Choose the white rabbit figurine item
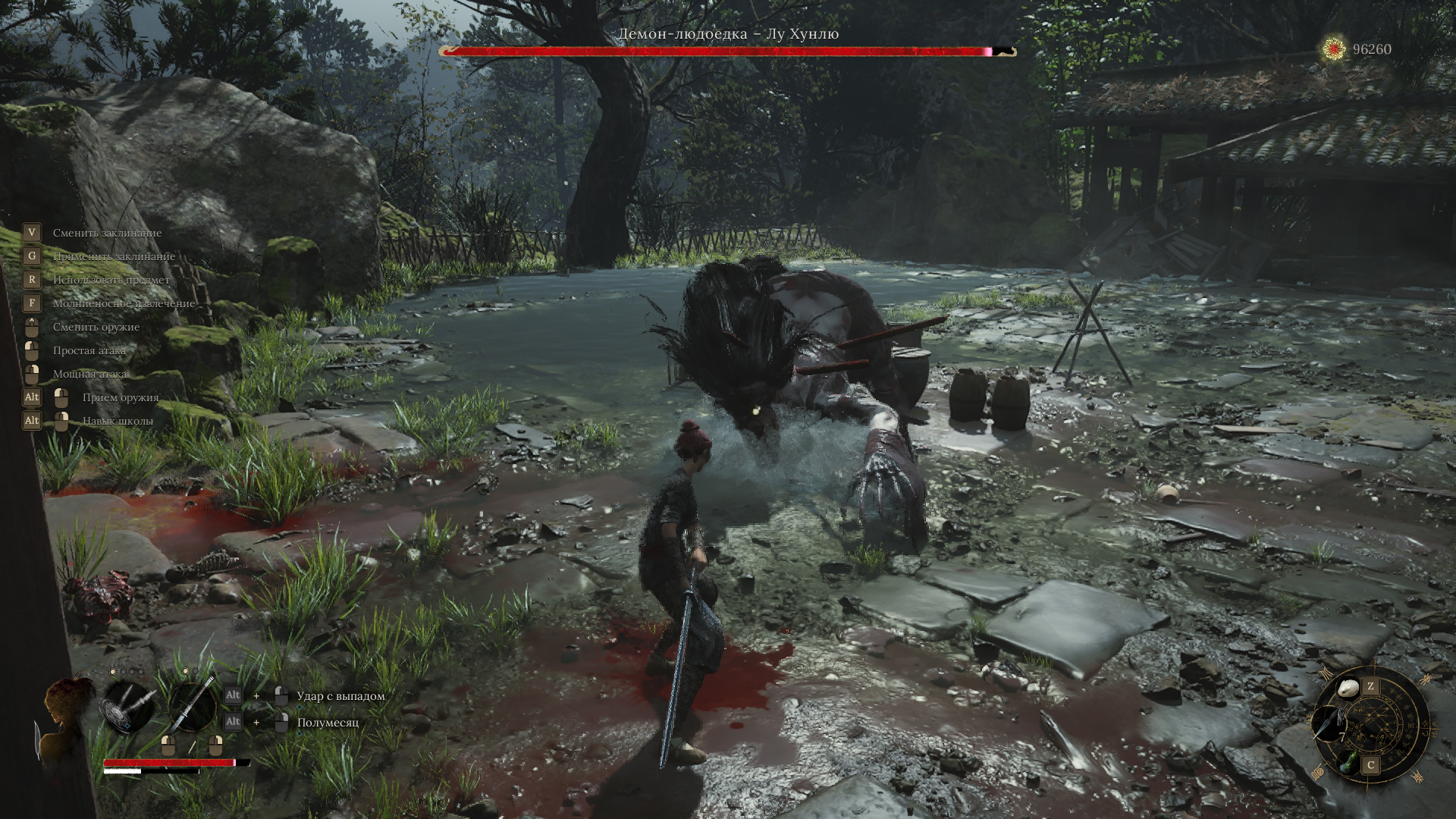Viewport: 1456px width, 819px height. [x=1348, y=689]
